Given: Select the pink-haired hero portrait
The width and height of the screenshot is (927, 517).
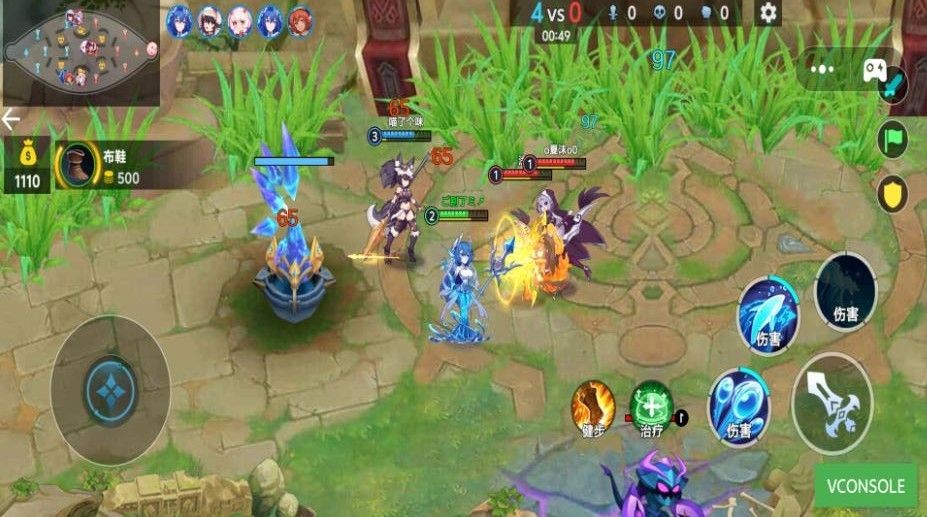Looking at the screenshot, I should point(240,21).
